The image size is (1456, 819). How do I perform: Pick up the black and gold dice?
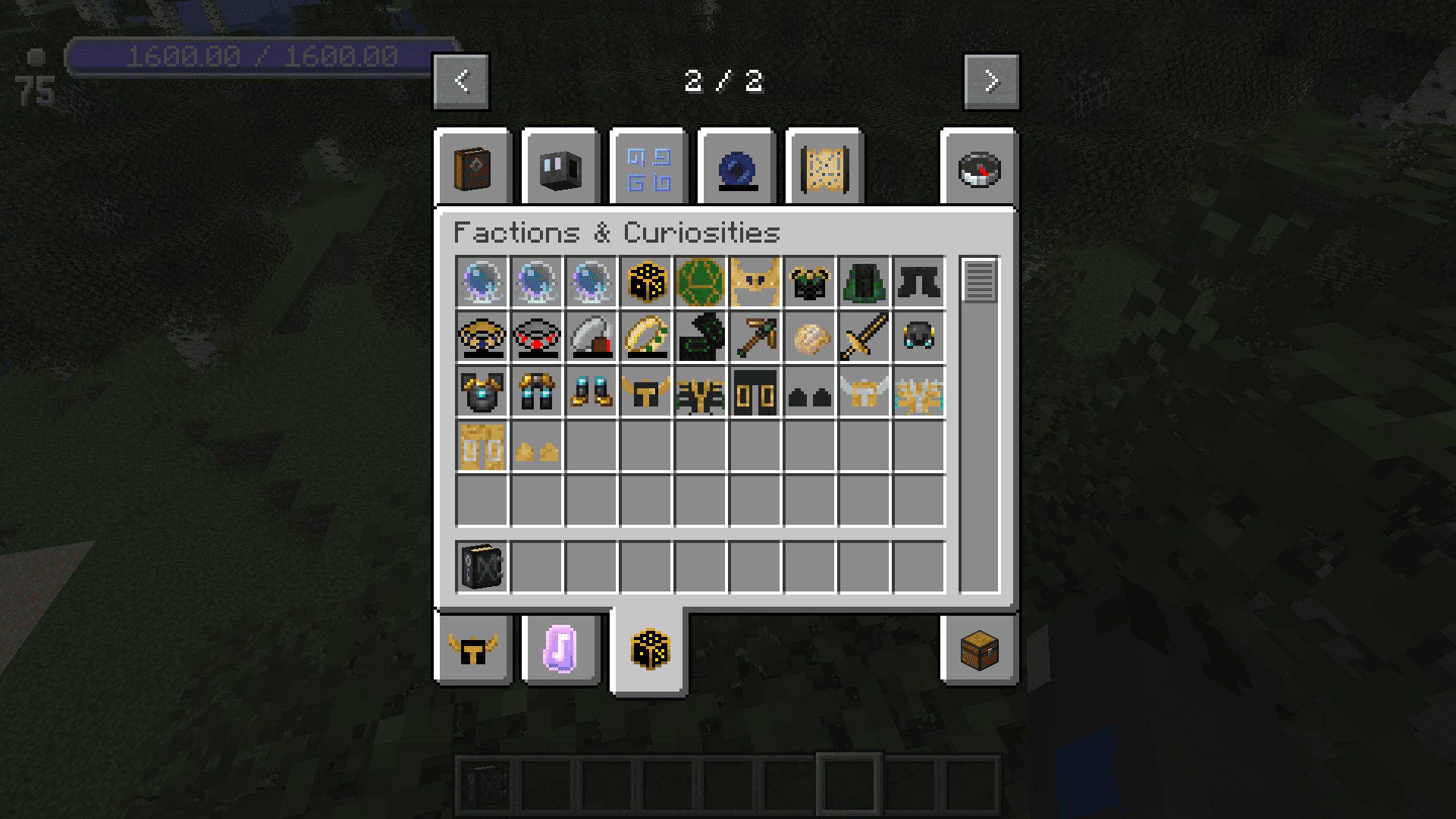pos(646,282)
